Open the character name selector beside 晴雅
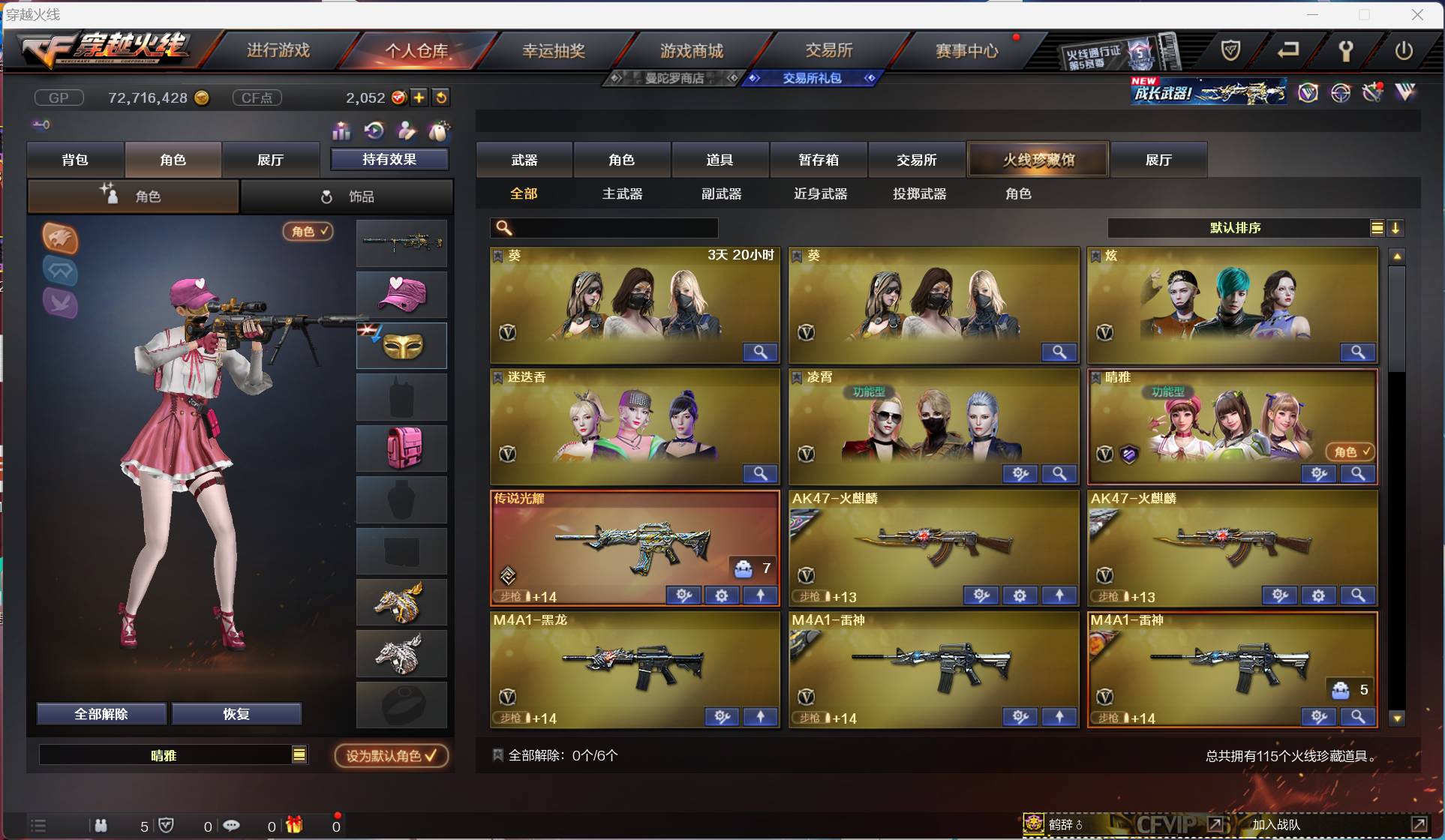Image resolution: width=1445 pixels, height=840 pixels. 299,755
